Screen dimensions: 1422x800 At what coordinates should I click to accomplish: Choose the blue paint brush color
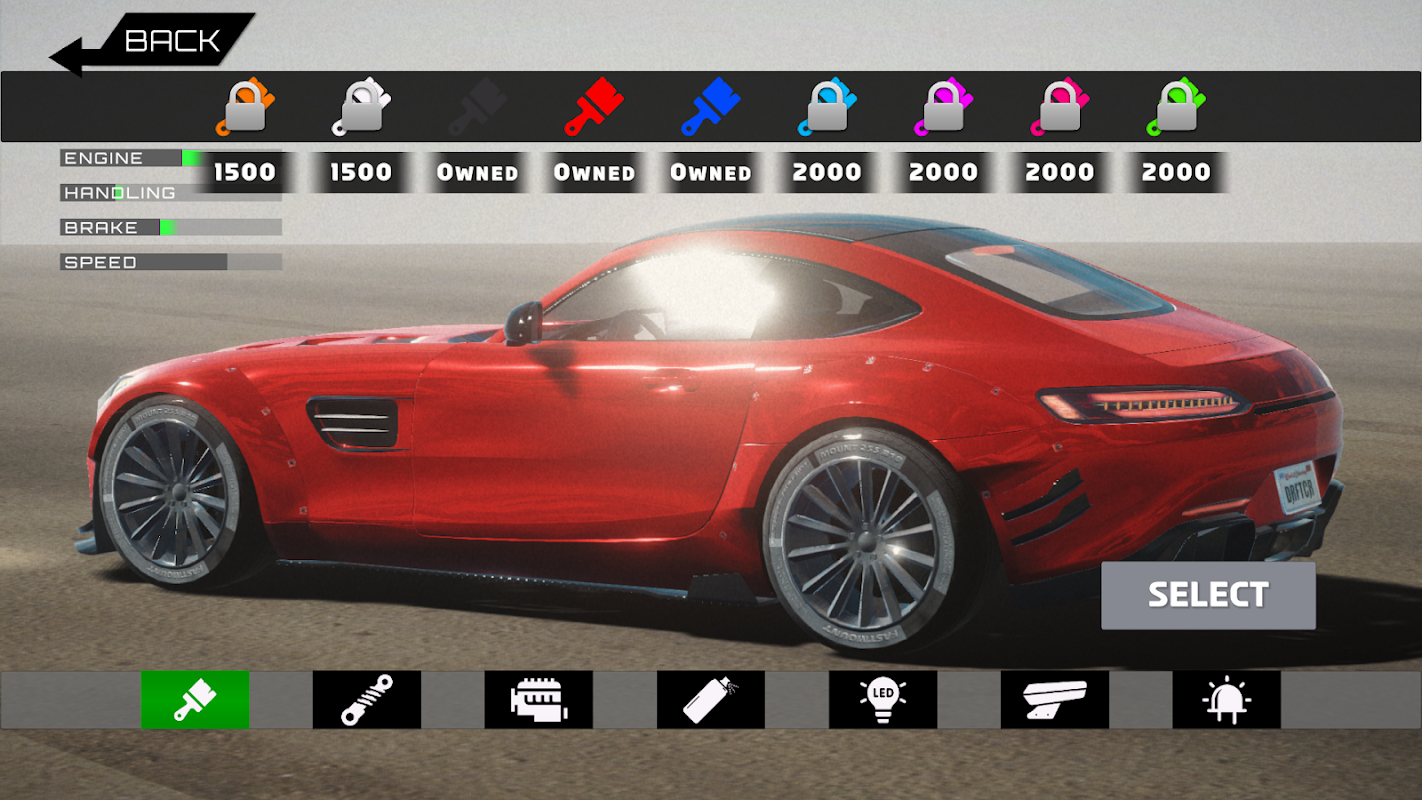710,106
